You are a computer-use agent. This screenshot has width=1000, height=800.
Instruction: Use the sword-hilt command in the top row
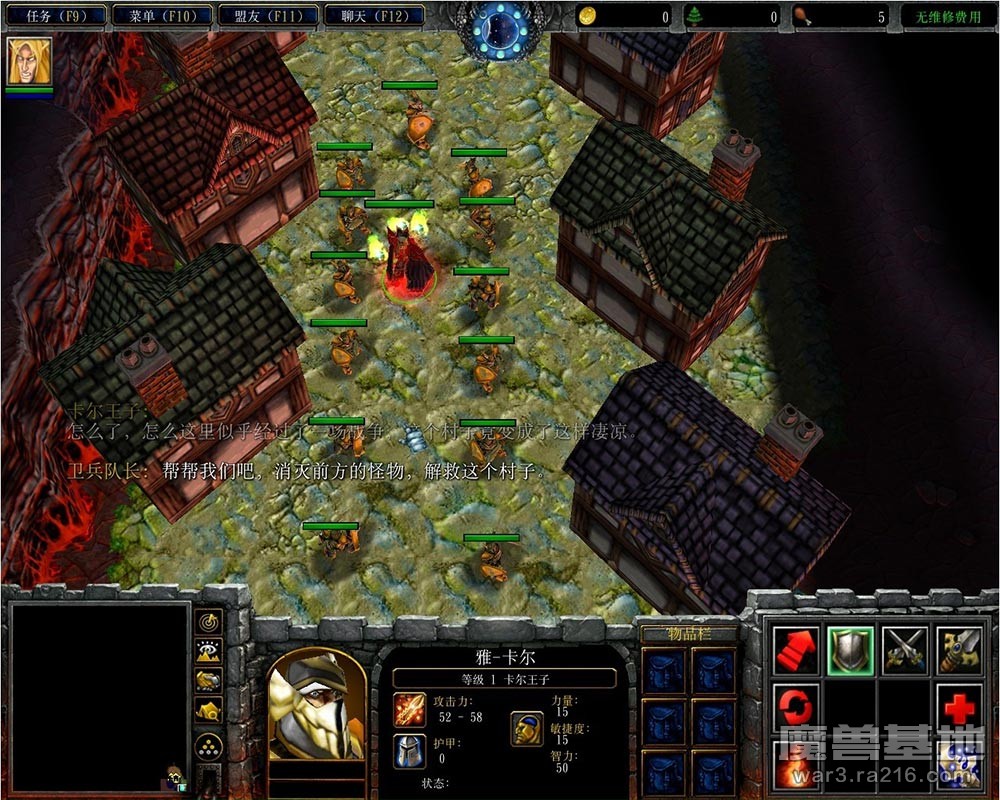pyautogui.click(x=959, y=650)
